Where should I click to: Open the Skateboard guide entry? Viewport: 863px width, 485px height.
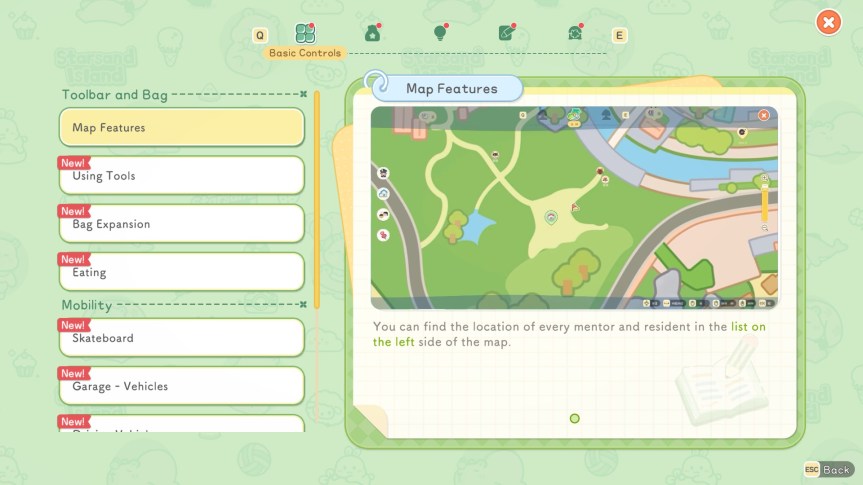181,338
